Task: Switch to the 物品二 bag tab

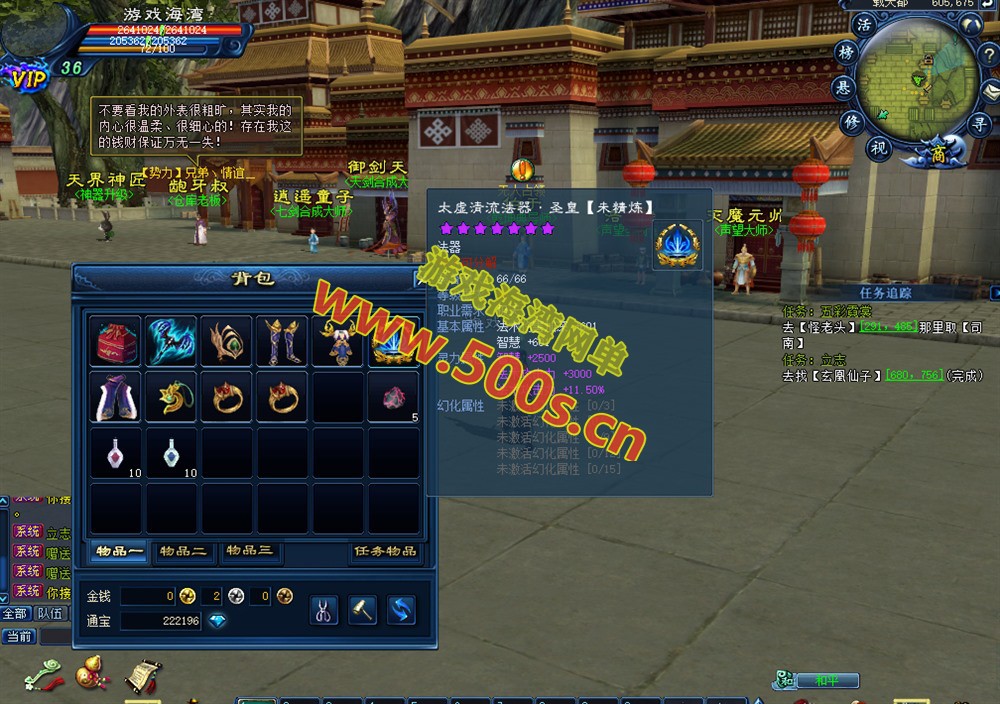Action: click(183, 551)
